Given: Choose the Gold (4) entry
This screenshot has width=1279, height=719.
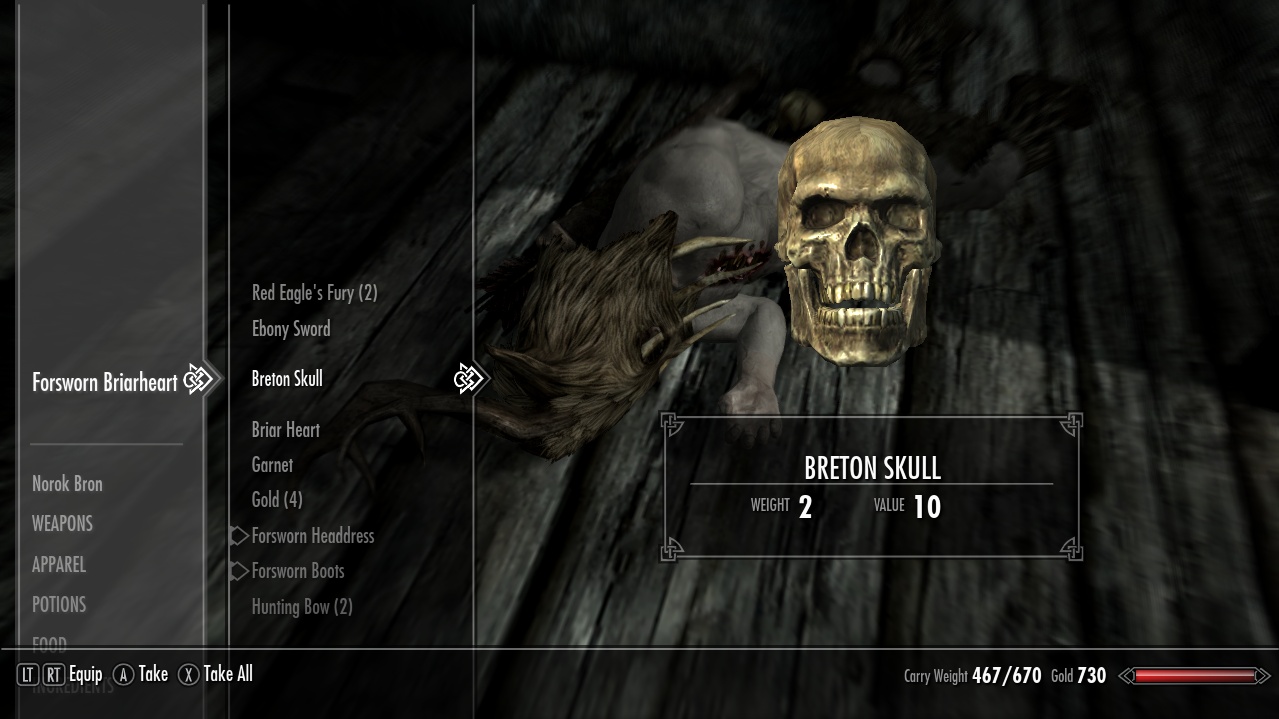Looking at the screenshot, I should [277, 500].
